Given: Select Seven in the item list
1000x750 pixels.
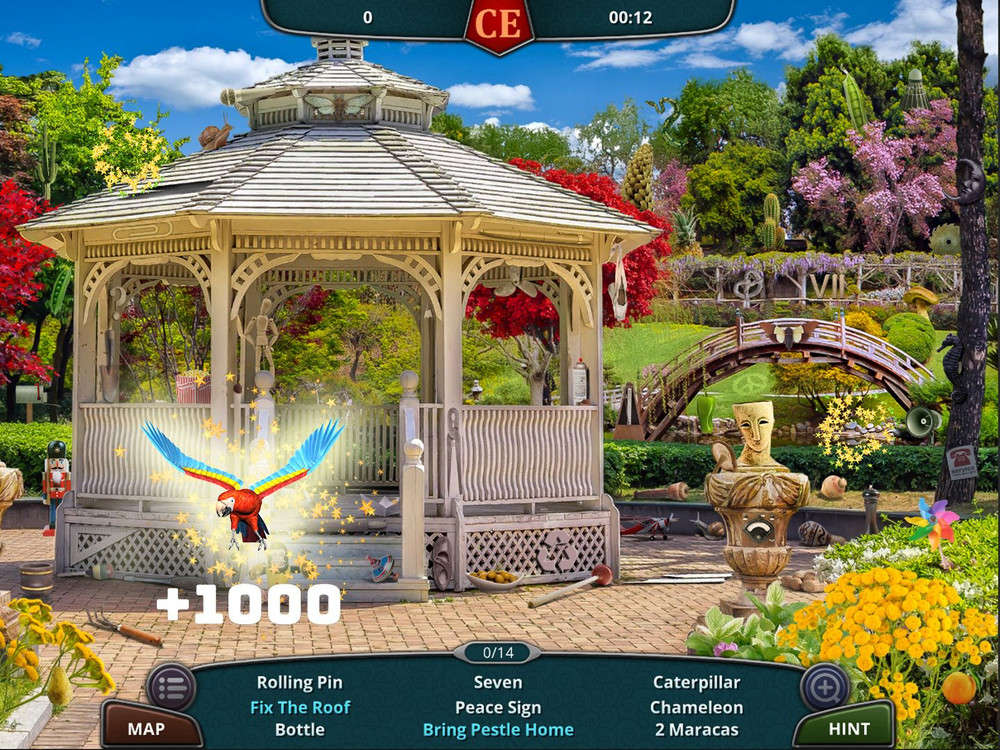Looking at the screenshot, I should pyautogui.click(x=498, y=683).
